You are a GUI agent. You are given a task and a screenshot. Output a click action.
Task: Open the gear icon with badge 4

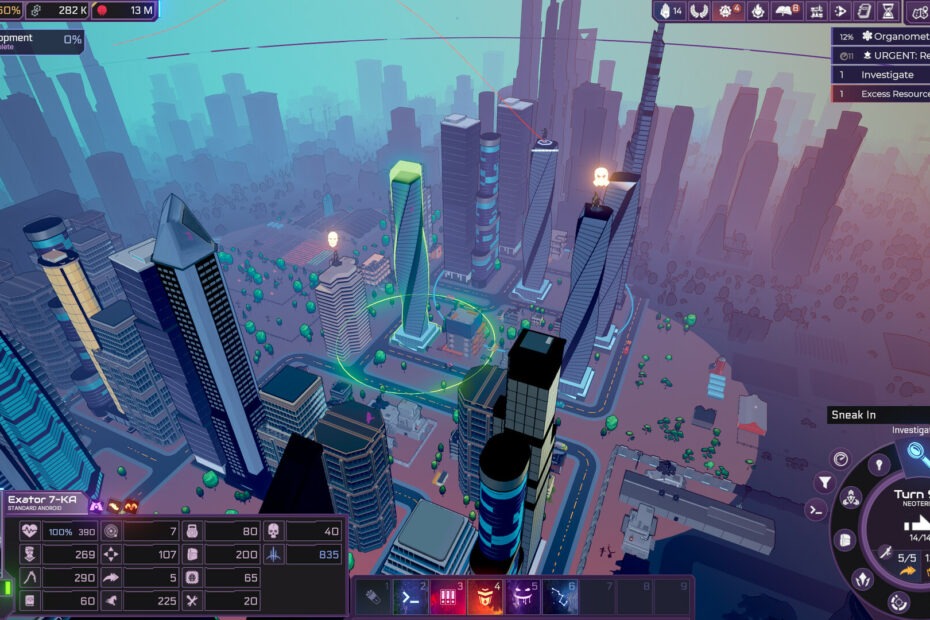[727, 11]
